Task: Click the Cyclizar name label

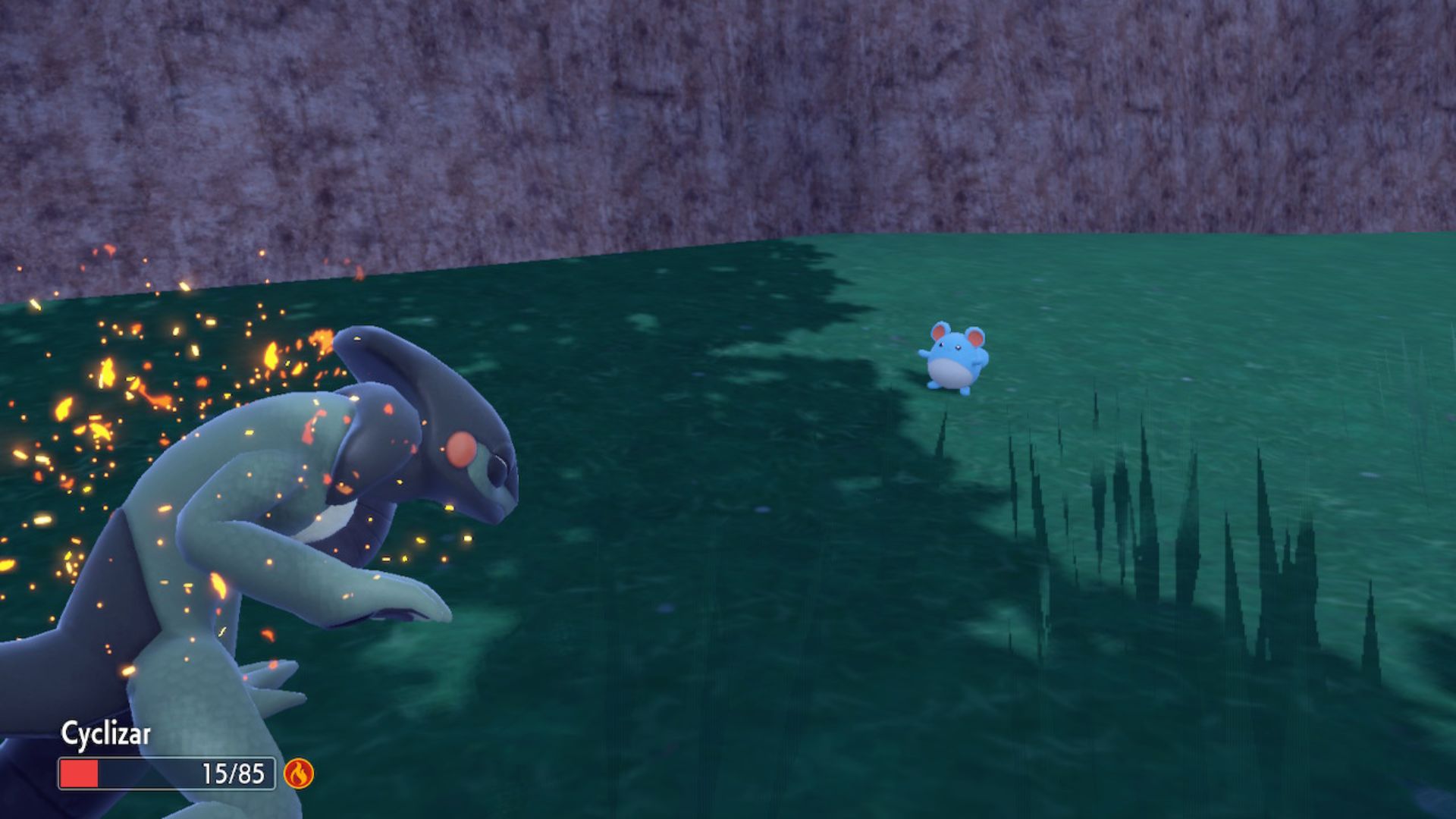Action: coord(106,734)
